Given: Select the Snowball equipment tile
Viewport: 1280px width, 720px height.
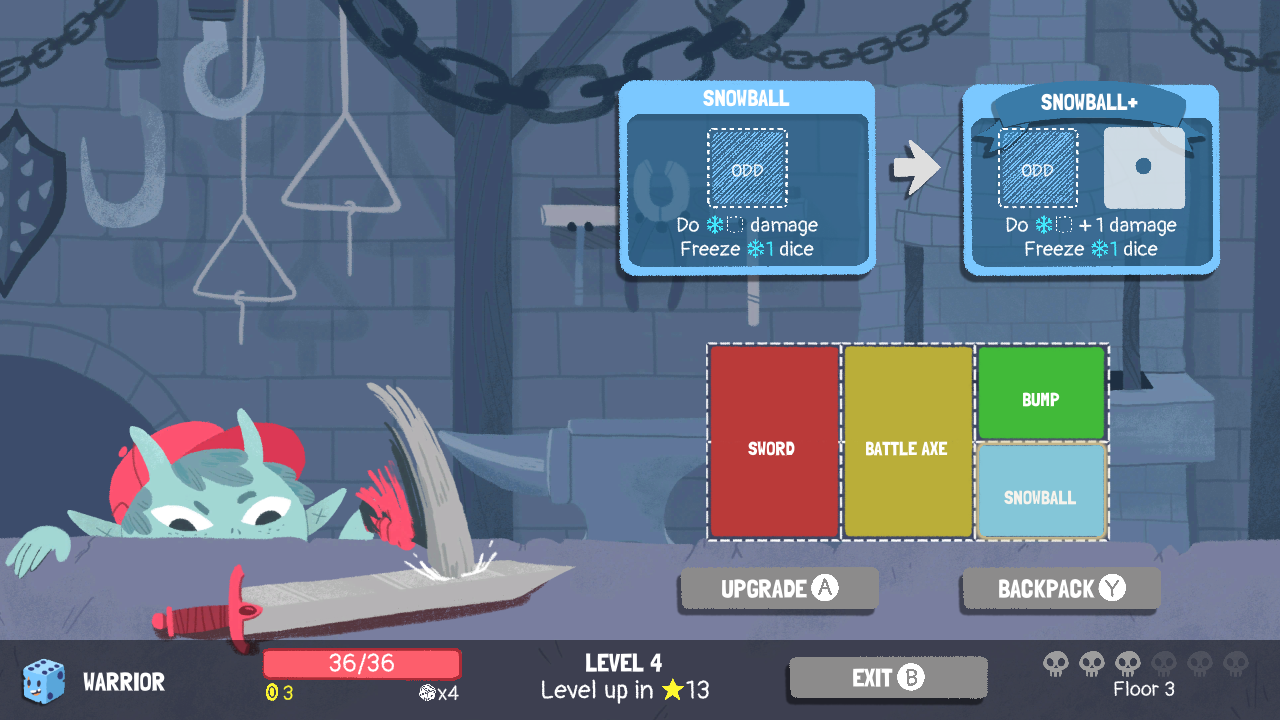Looking at the screenshot, I should pyautogui.click(x=1040, y=492).
